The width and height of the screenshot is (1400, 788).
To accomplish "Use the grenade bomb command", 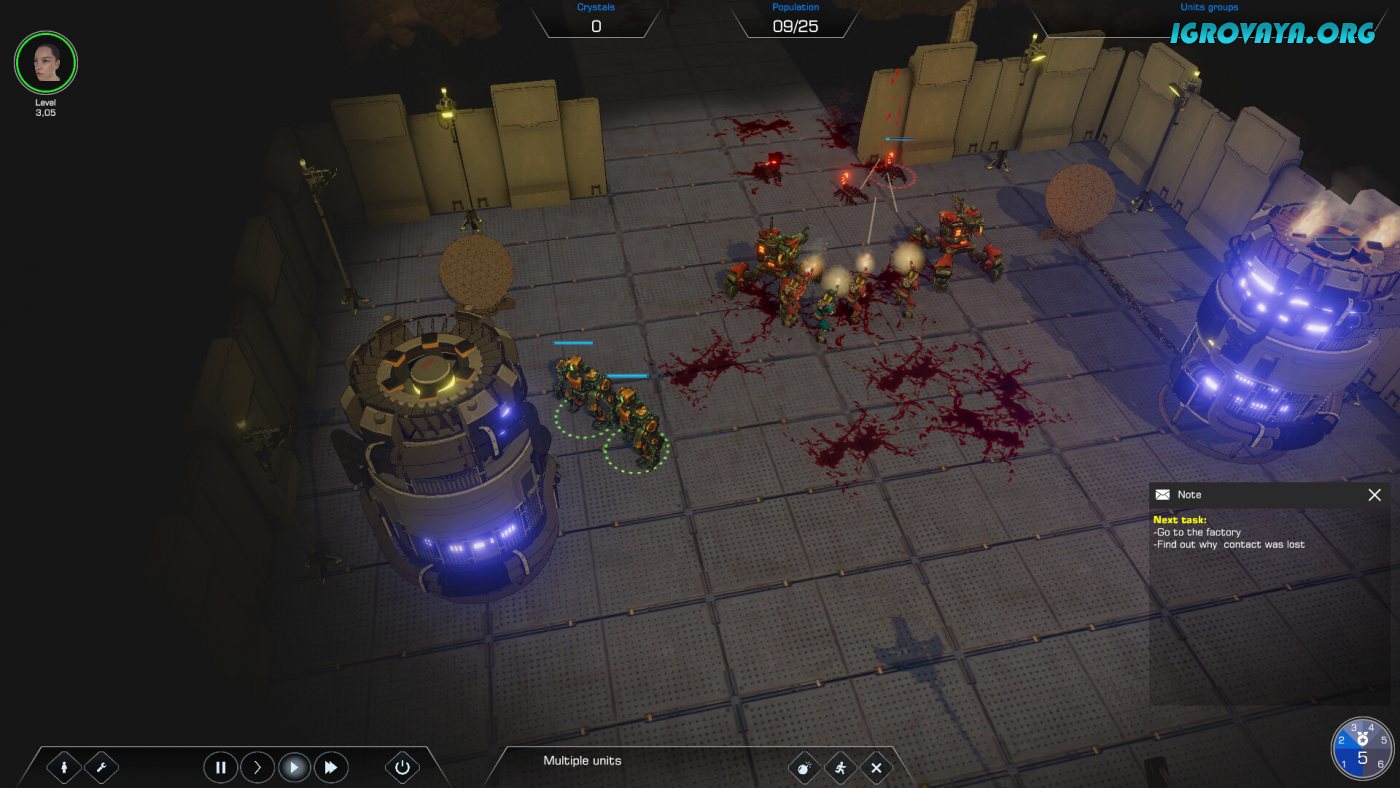I will point(803,768).
